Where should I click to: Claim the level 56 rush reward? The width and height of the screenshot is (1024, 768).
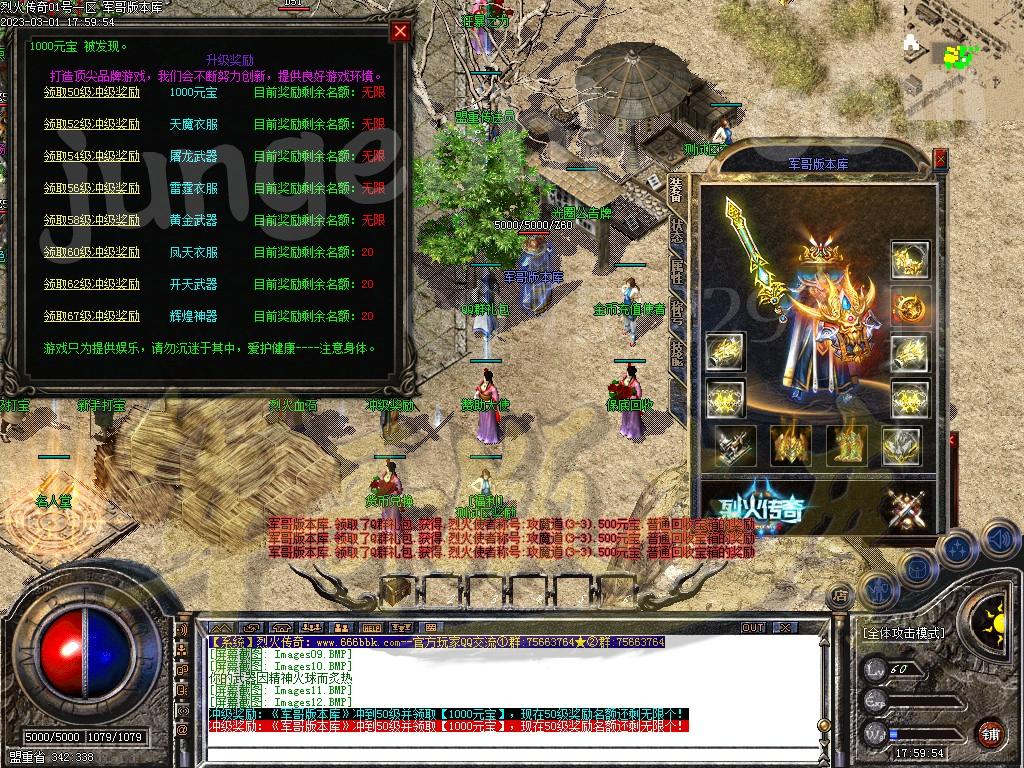[x=91, y=188]
